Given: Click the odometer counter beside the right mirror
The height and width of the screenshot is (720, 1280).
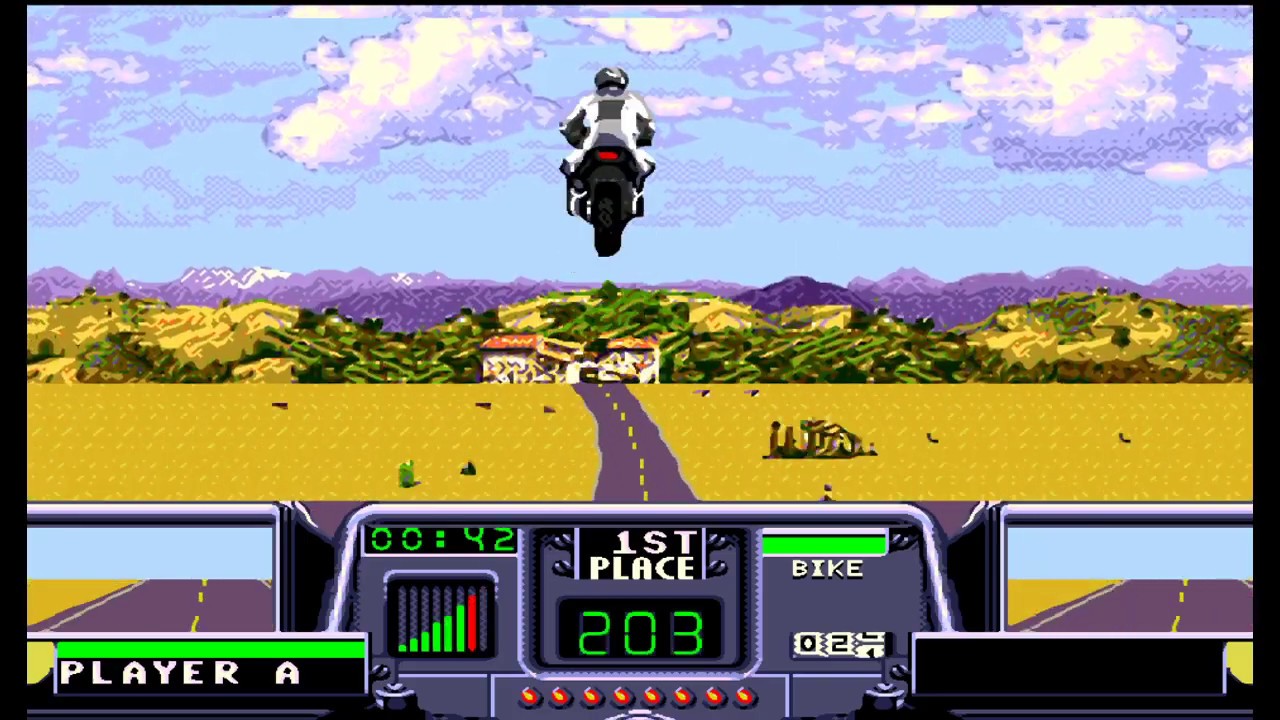Looking at the screenshot, I should [x=838, y=645].
